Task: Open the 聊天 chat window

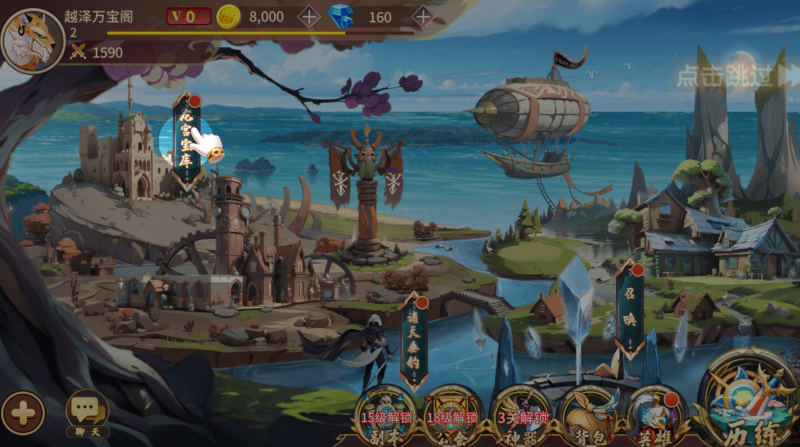Action: pos(87,411)
